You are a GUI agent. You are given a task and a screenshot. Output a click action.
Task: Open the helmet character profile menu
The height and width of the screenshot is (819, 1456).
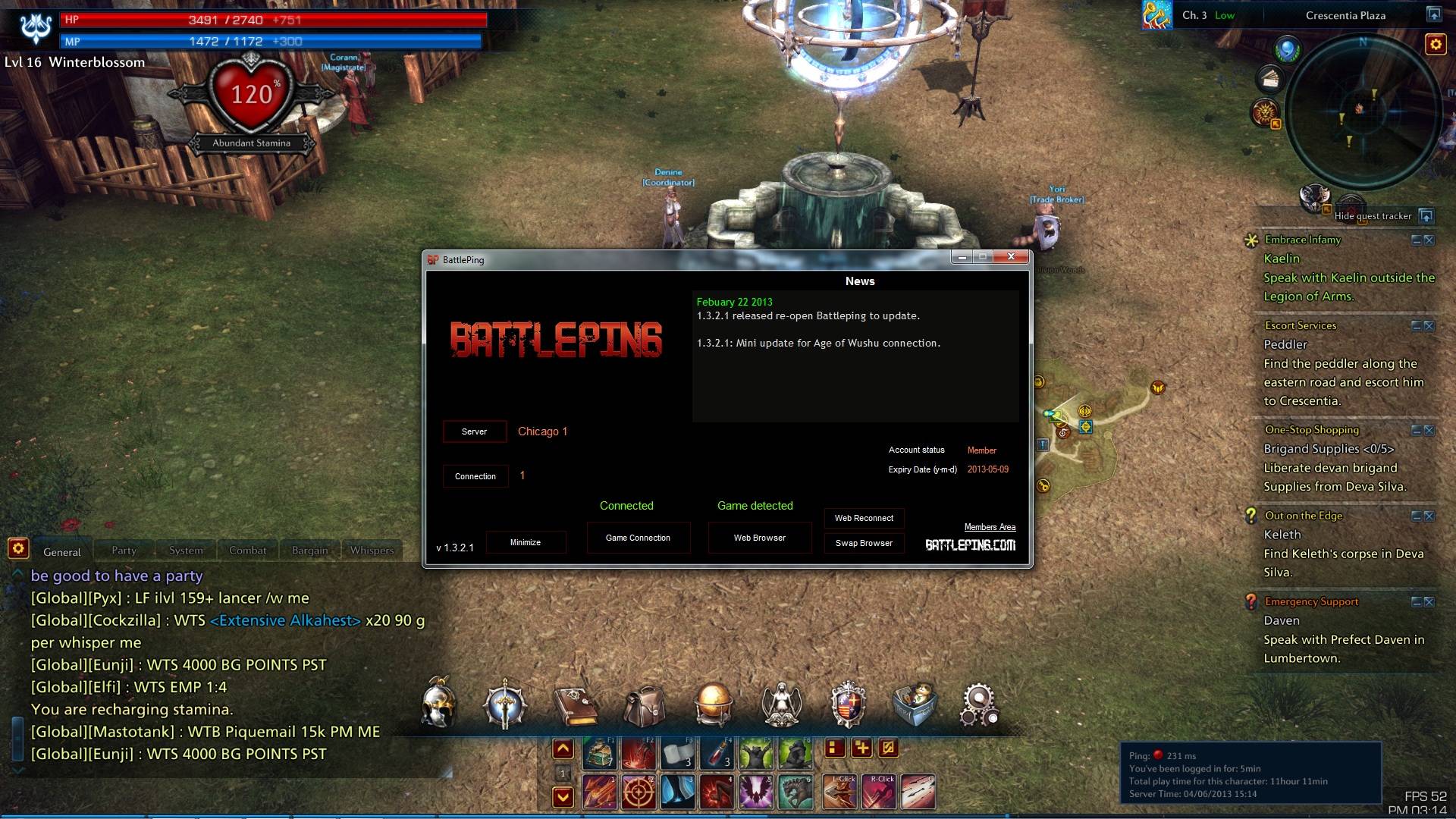pos(439,703)
